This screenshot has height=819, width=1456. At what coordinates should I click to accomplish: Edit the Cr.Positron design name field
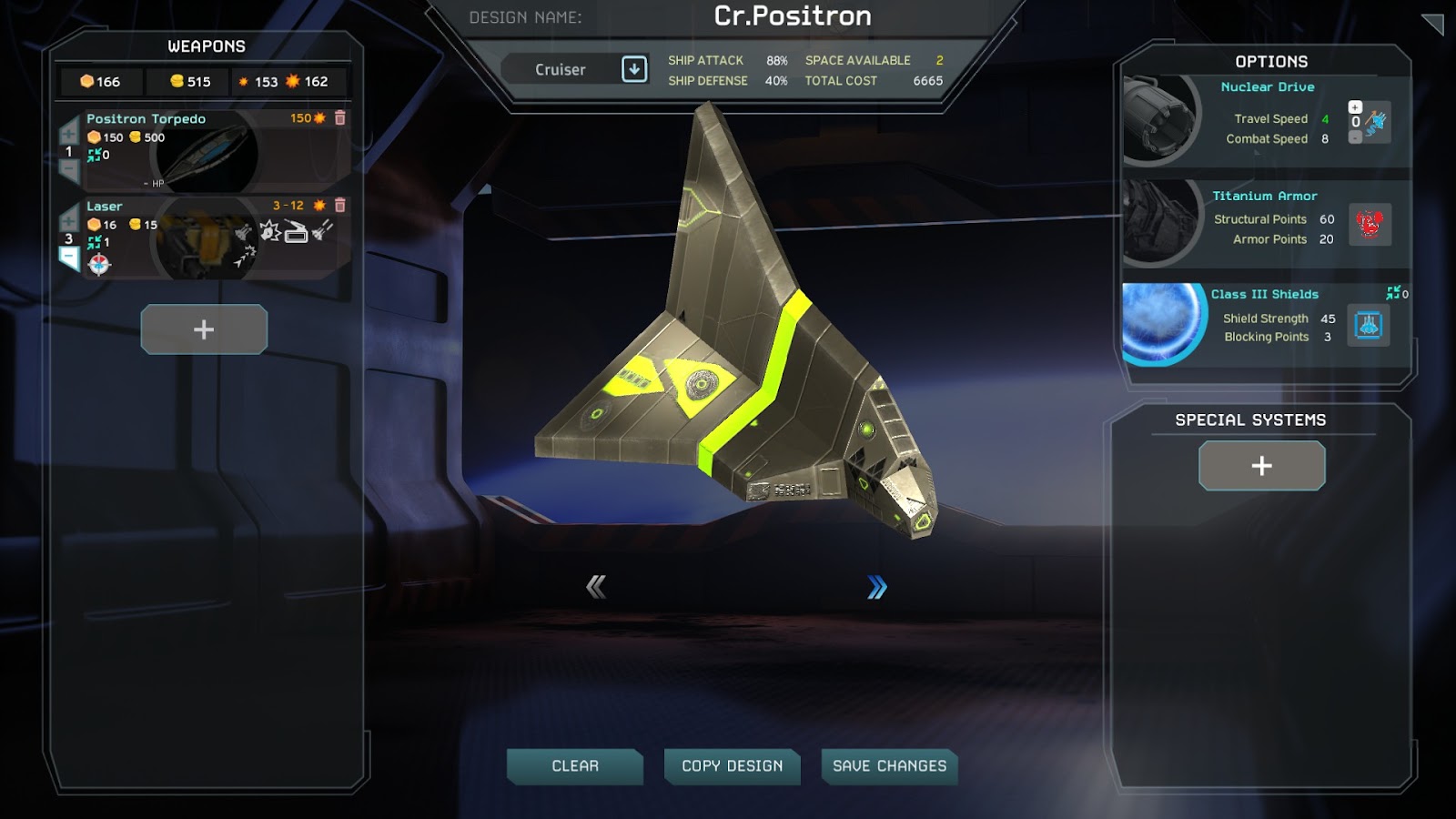(x=792, y=16)
